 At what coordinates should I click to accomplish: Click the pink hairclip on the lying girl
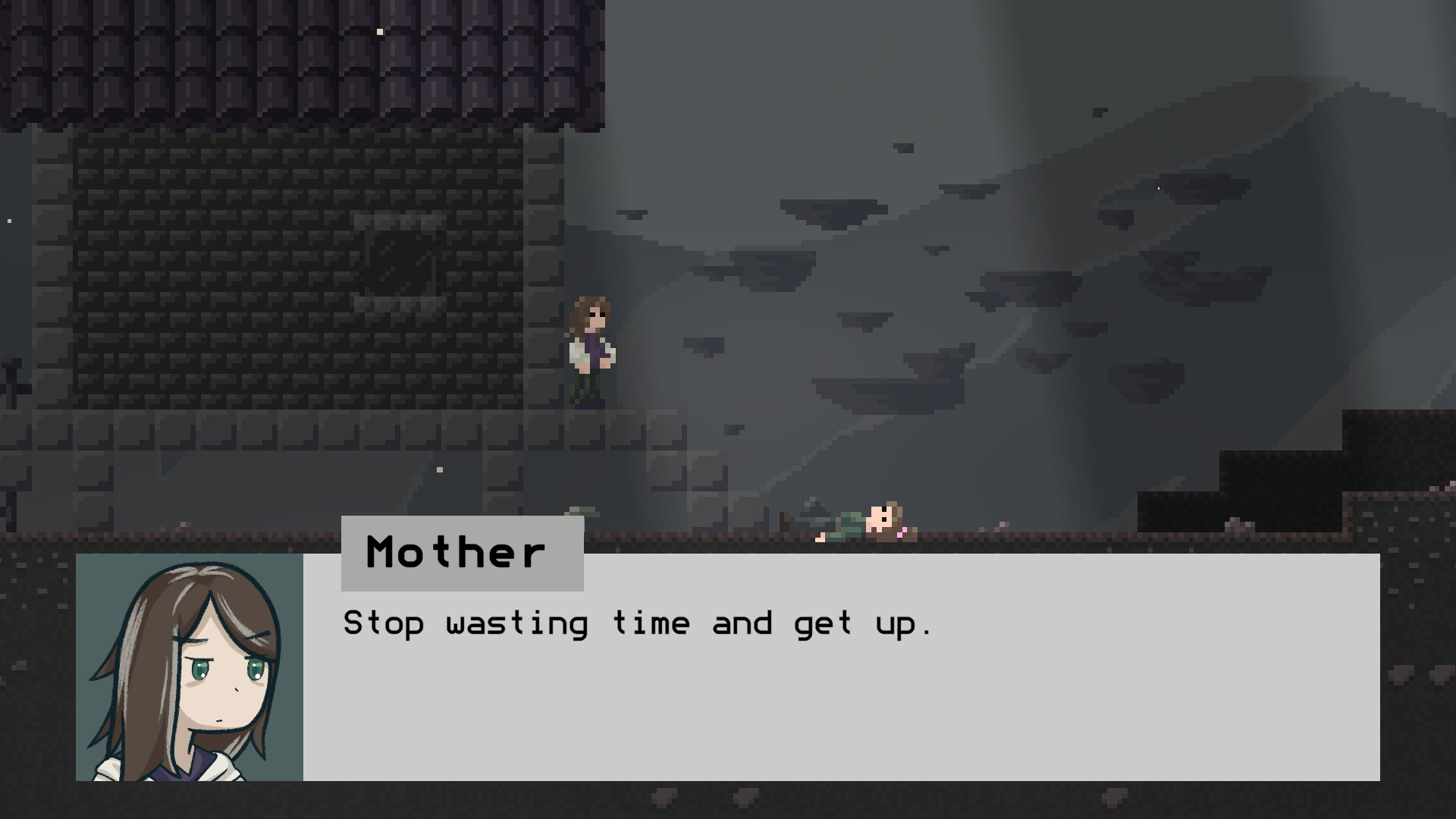click(900, 533)
